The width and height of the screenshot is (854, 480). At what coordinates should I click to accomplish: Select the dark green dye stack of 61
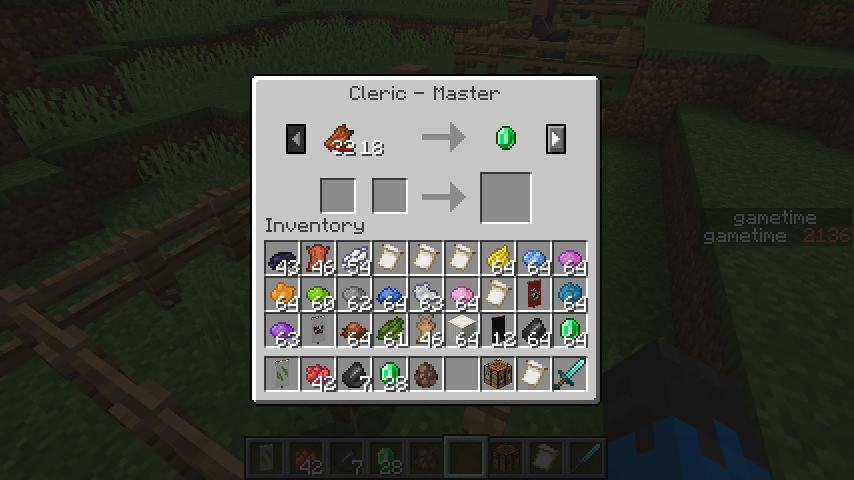390,331
